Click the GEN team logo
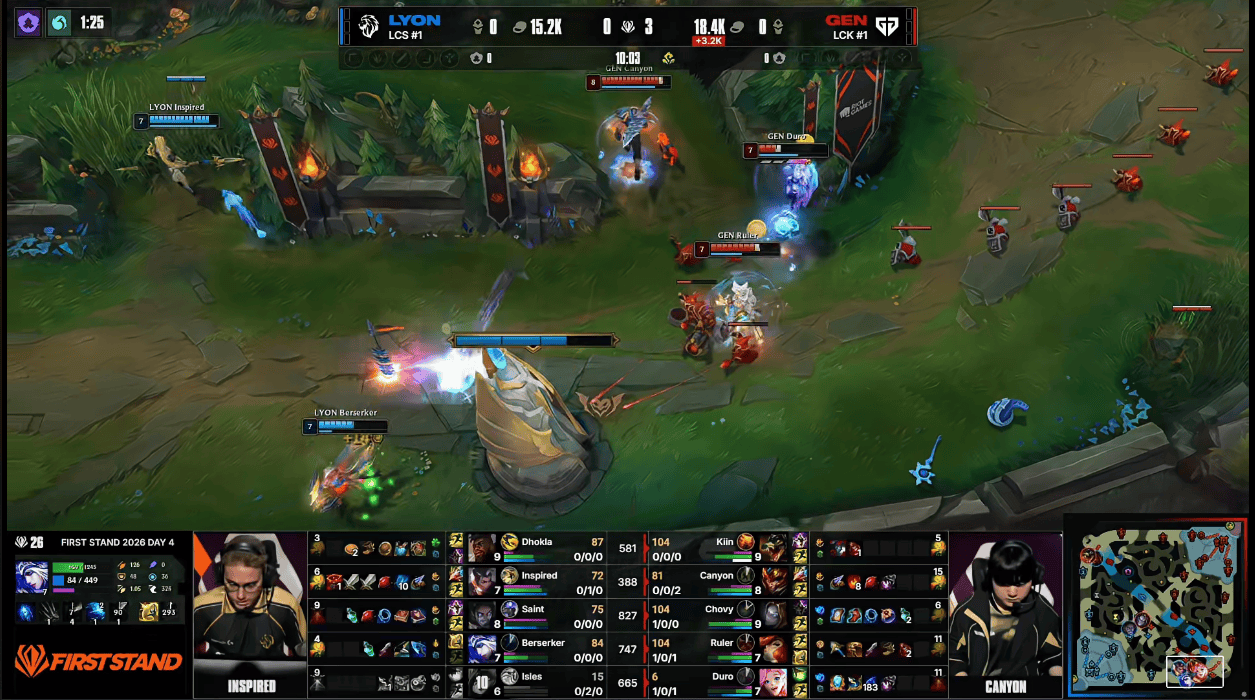The width and height of the screenshot is (1255, 700). point(886,27)
